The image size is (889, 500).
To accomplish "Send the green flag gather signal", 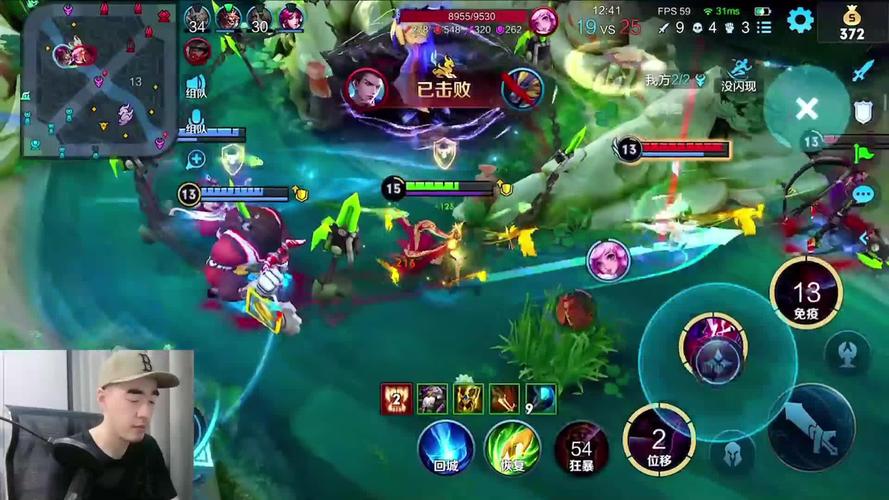I will (x=863, y=154).
